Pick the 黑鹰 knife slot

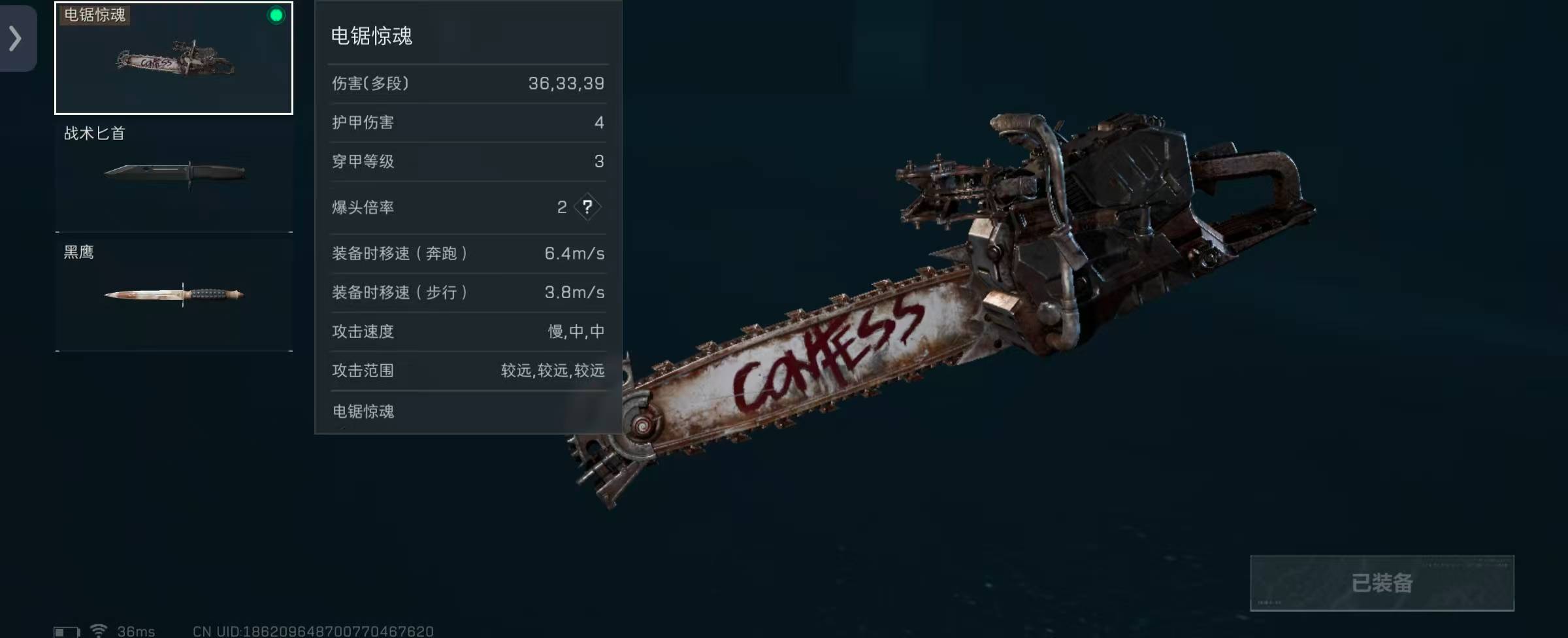coord(174,294)
